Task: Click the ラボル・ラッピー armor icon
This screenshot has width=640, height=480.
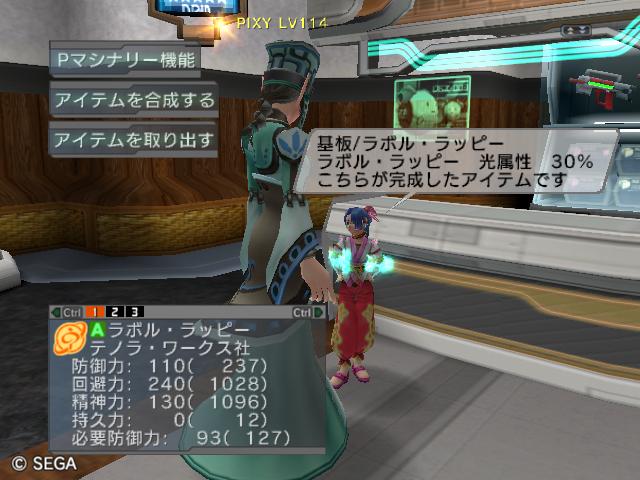Action: point(69,338)
